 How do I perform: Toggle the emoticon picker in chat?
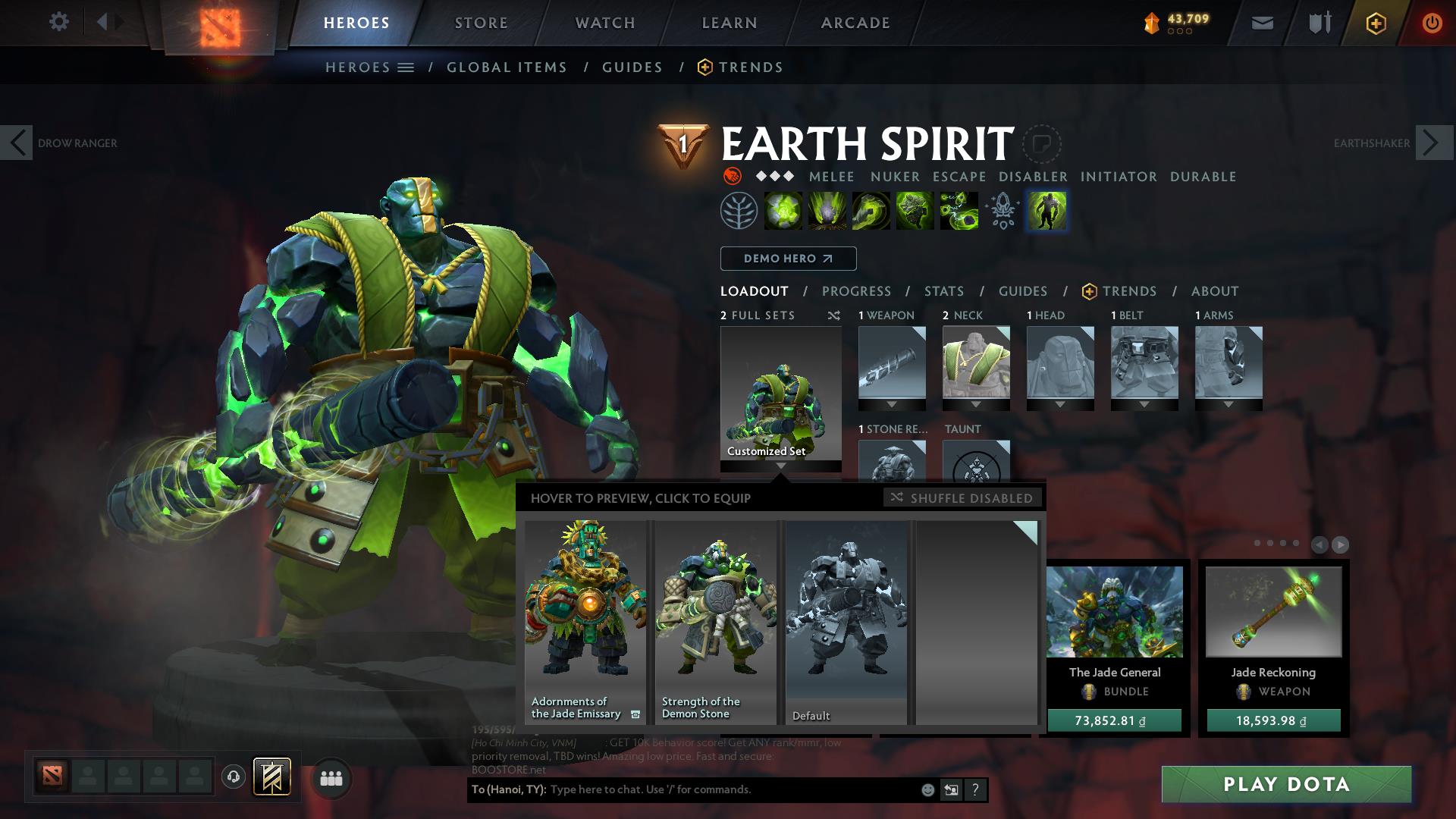[x=927, y=789]
